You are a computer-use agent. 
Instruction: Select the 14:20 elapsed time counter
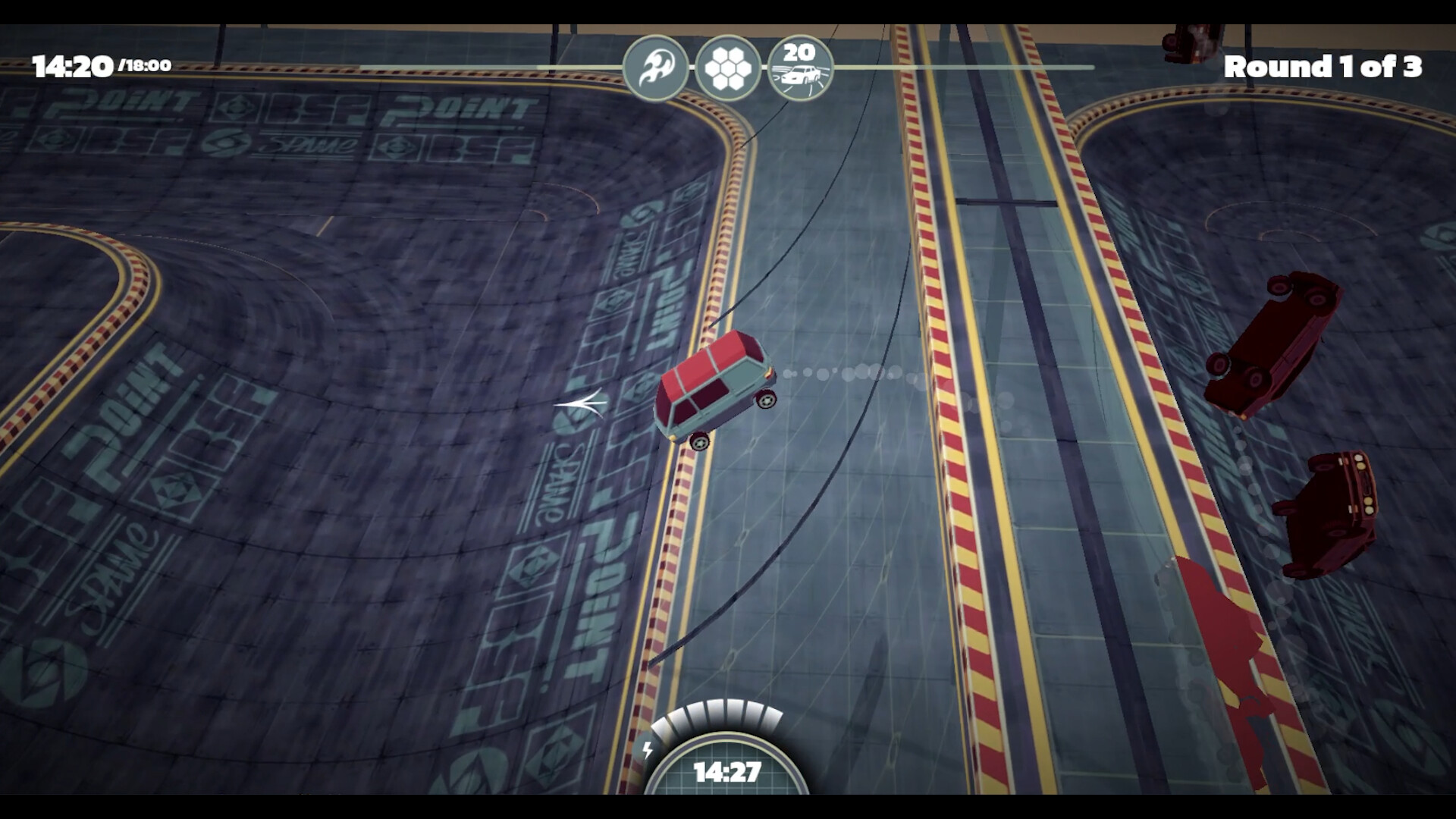point(74,65)
